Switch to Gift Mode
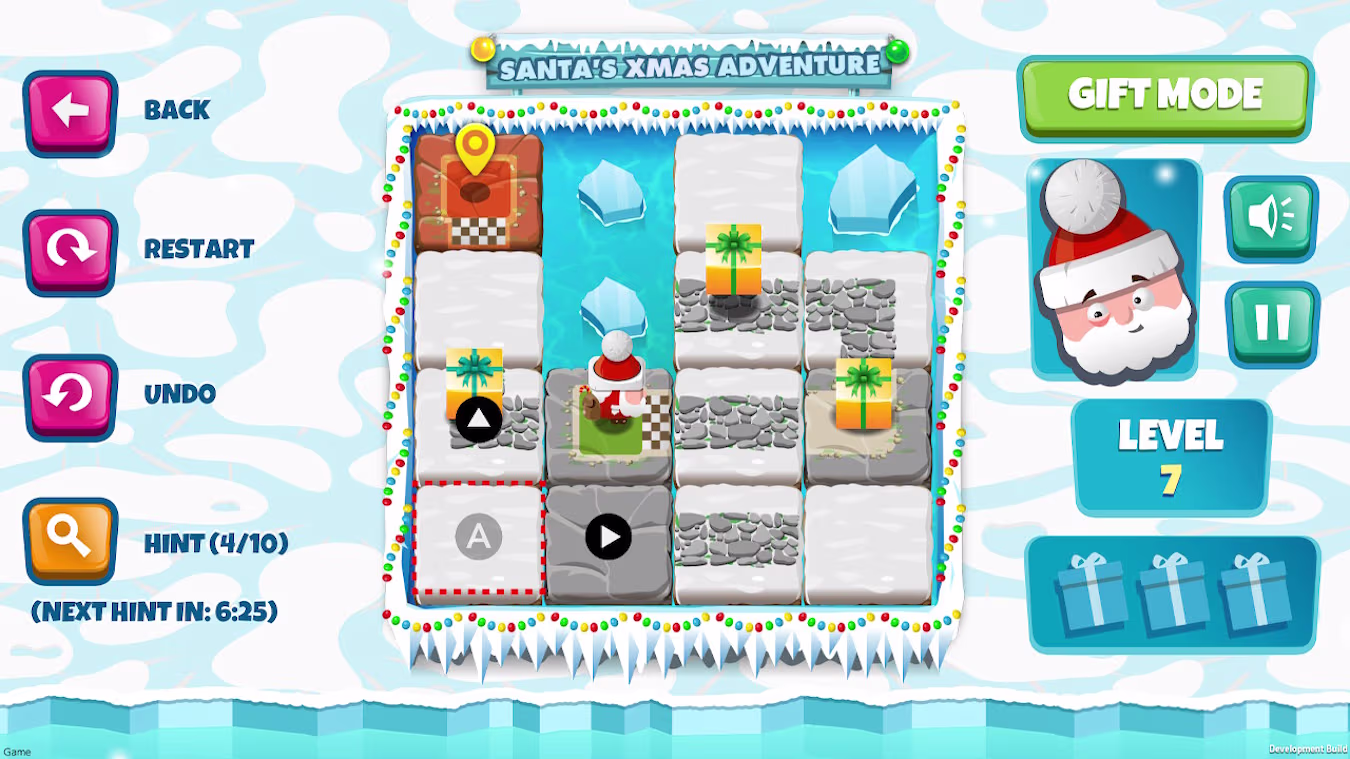The image size is (1350, 759). click(1165, 96)
